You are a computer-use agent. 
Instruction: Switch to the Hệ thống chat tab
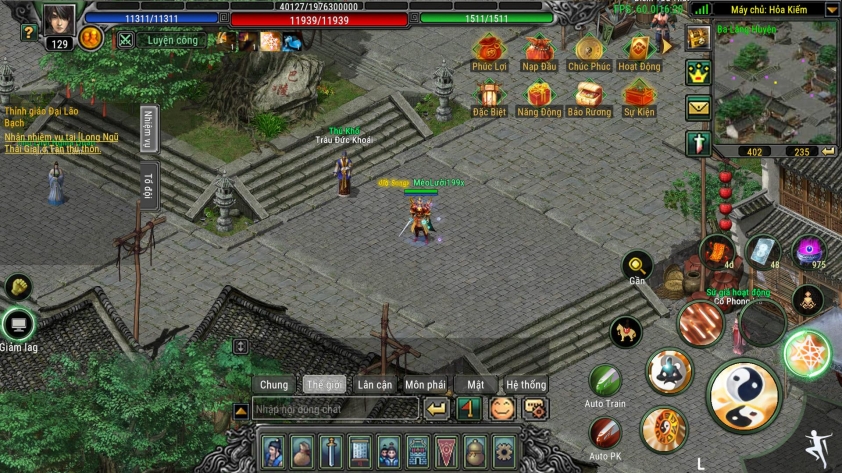click(526, 385)
